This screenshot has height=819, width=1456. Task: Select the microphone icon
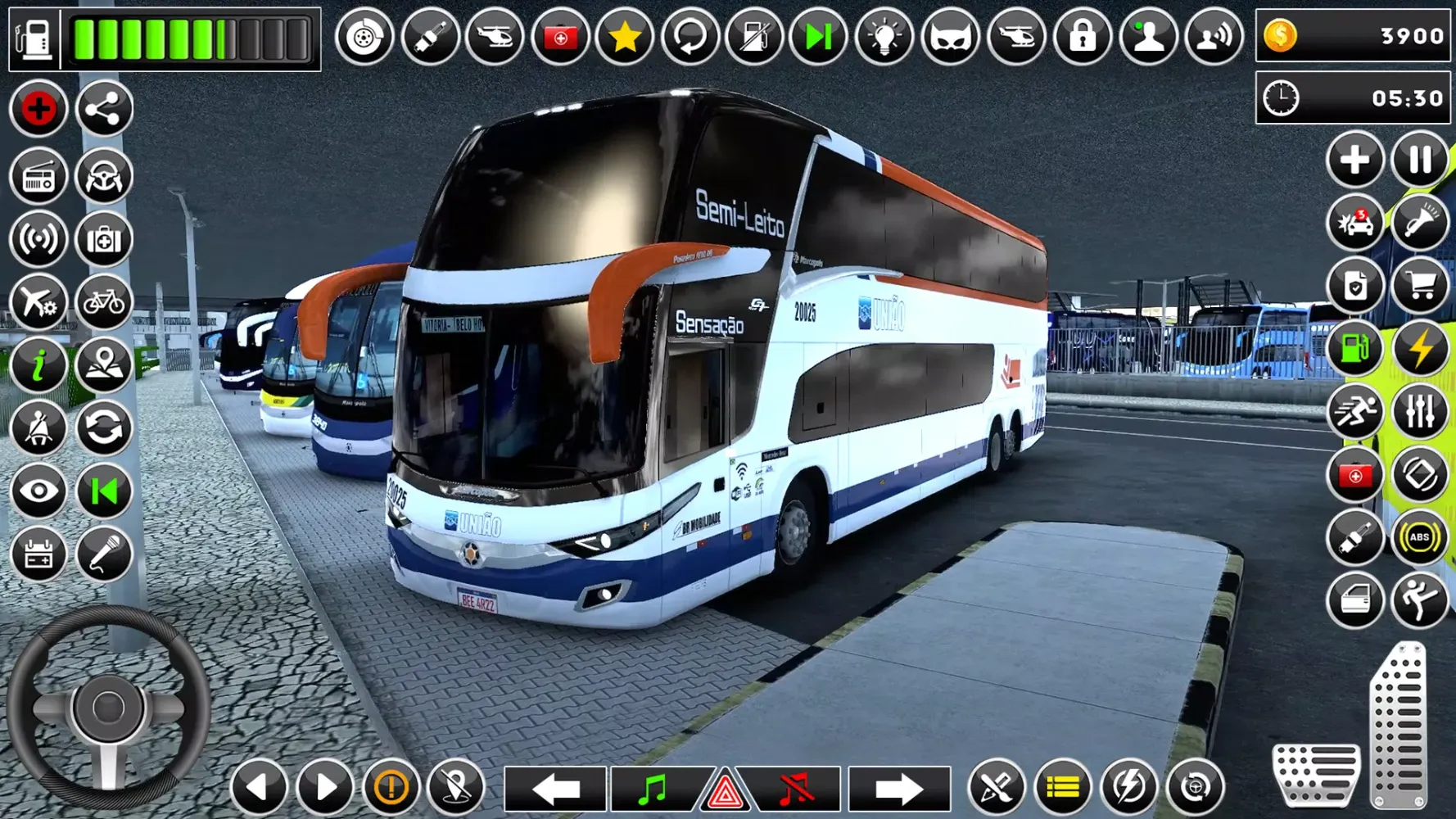(104, 554)
